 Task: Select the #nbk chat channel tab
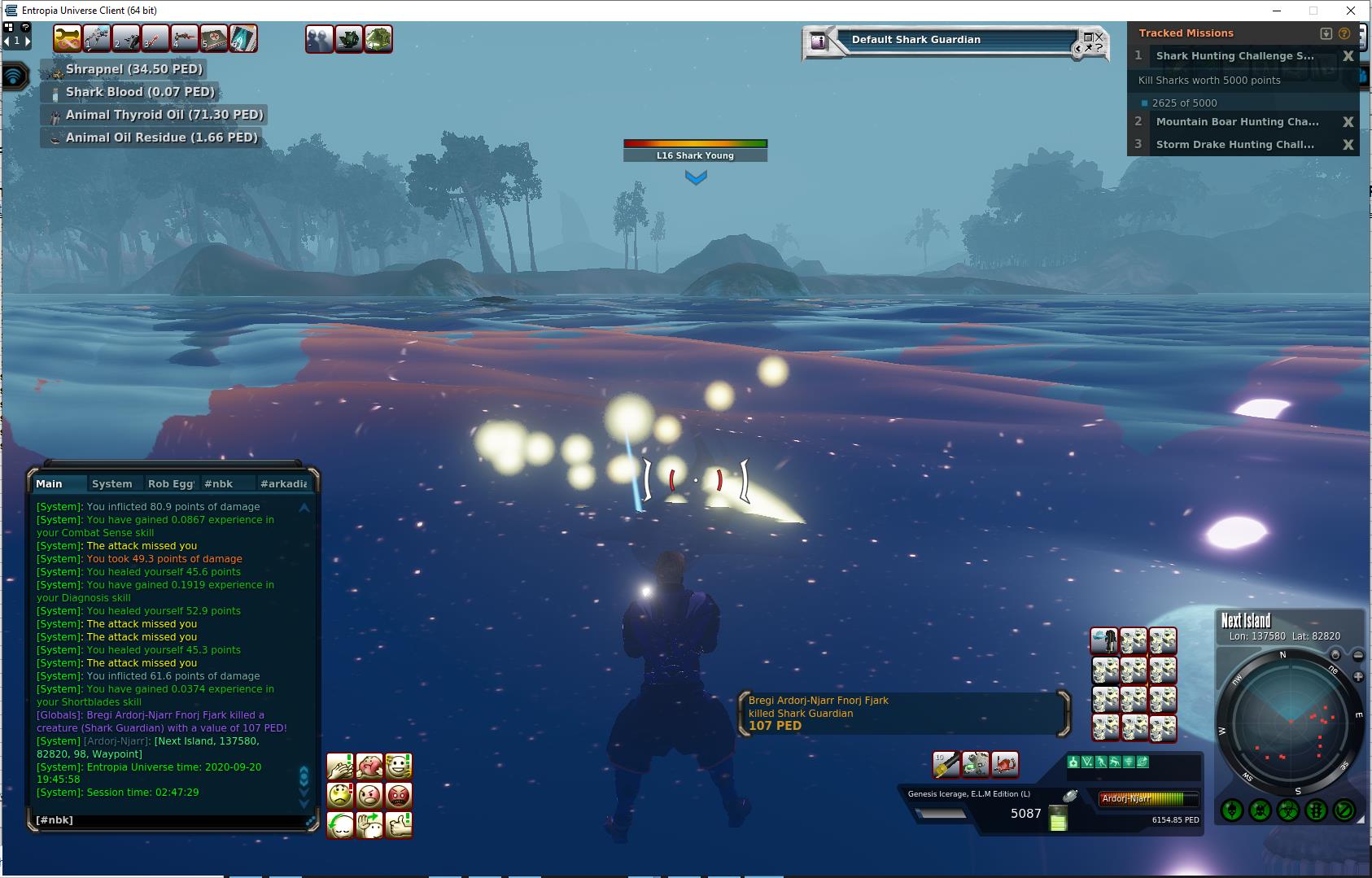coord(218,483)
